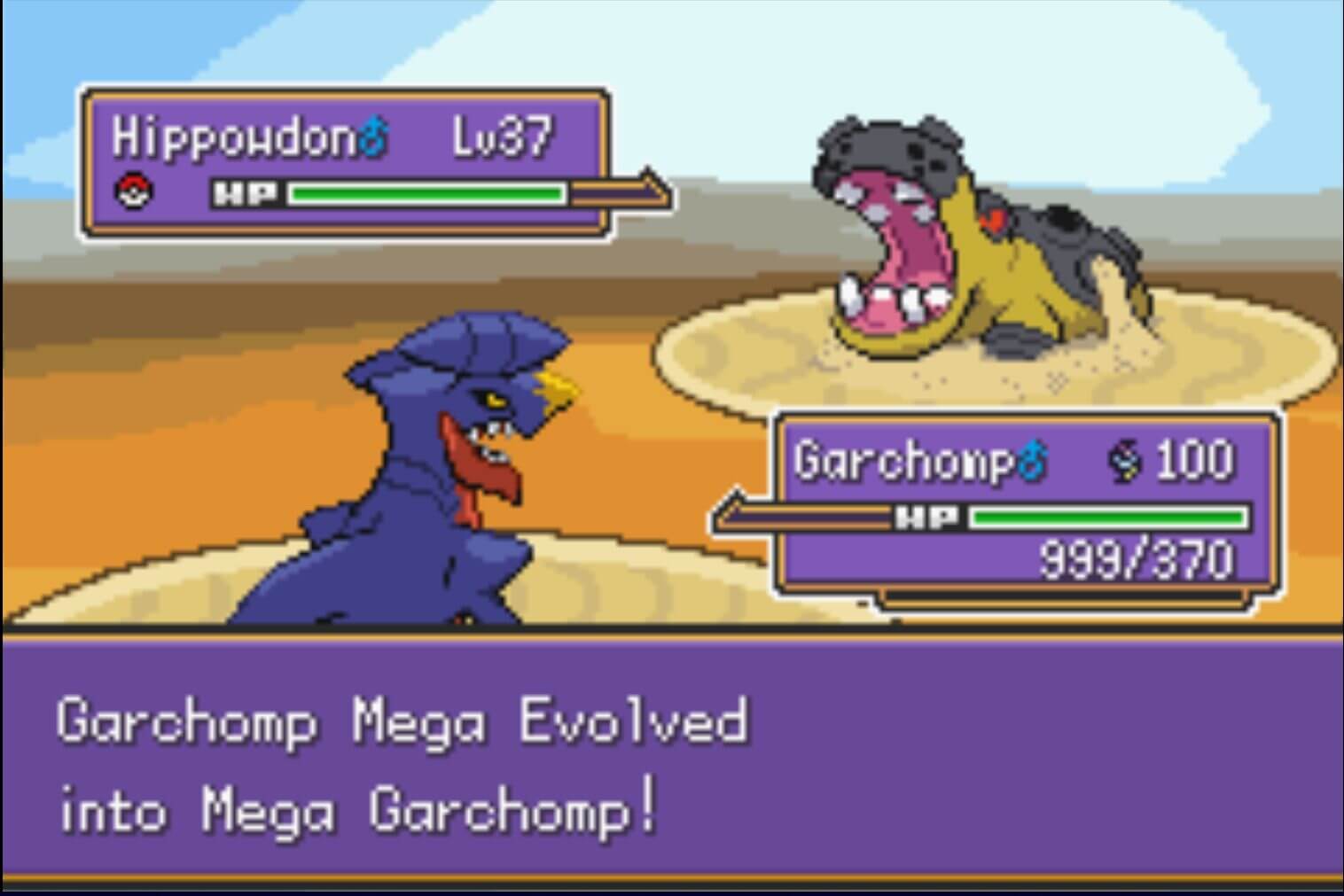Click the HP label on Garchomp's status box
1344x896 pixels.
[x=926, y=515]
